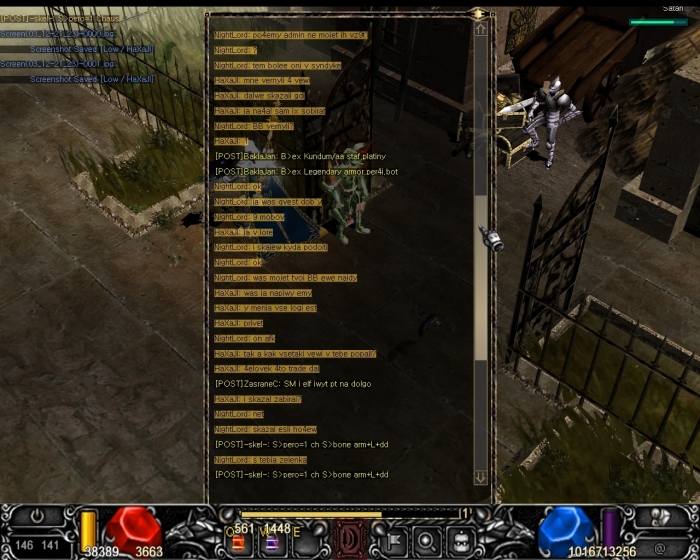Open the round-icon HUD button beside the flag
This screenshot has width=700, height=560.
(426, 541)
